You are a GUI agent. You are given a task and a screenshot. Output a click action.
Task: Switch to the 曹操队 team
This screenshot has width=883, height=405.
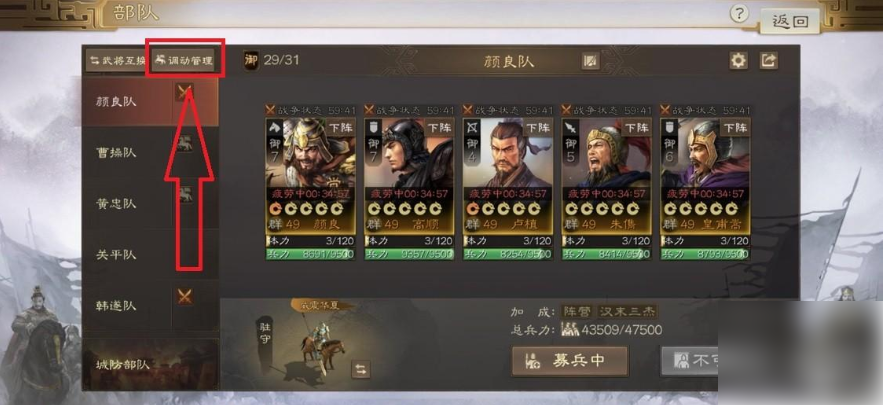117,152
